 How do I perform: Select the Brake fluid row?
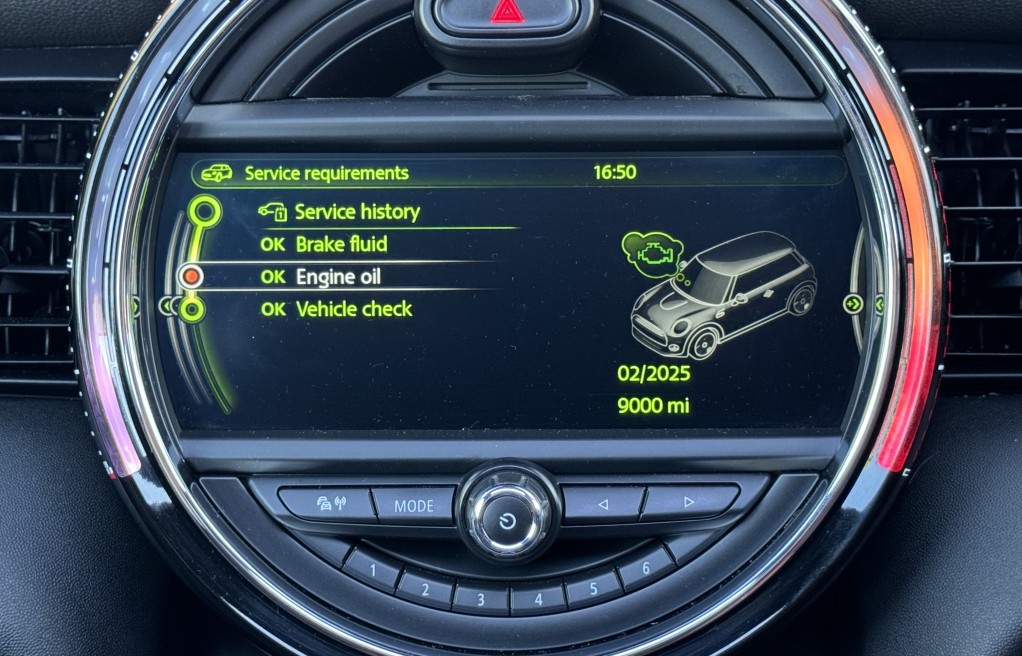[340, 244]
